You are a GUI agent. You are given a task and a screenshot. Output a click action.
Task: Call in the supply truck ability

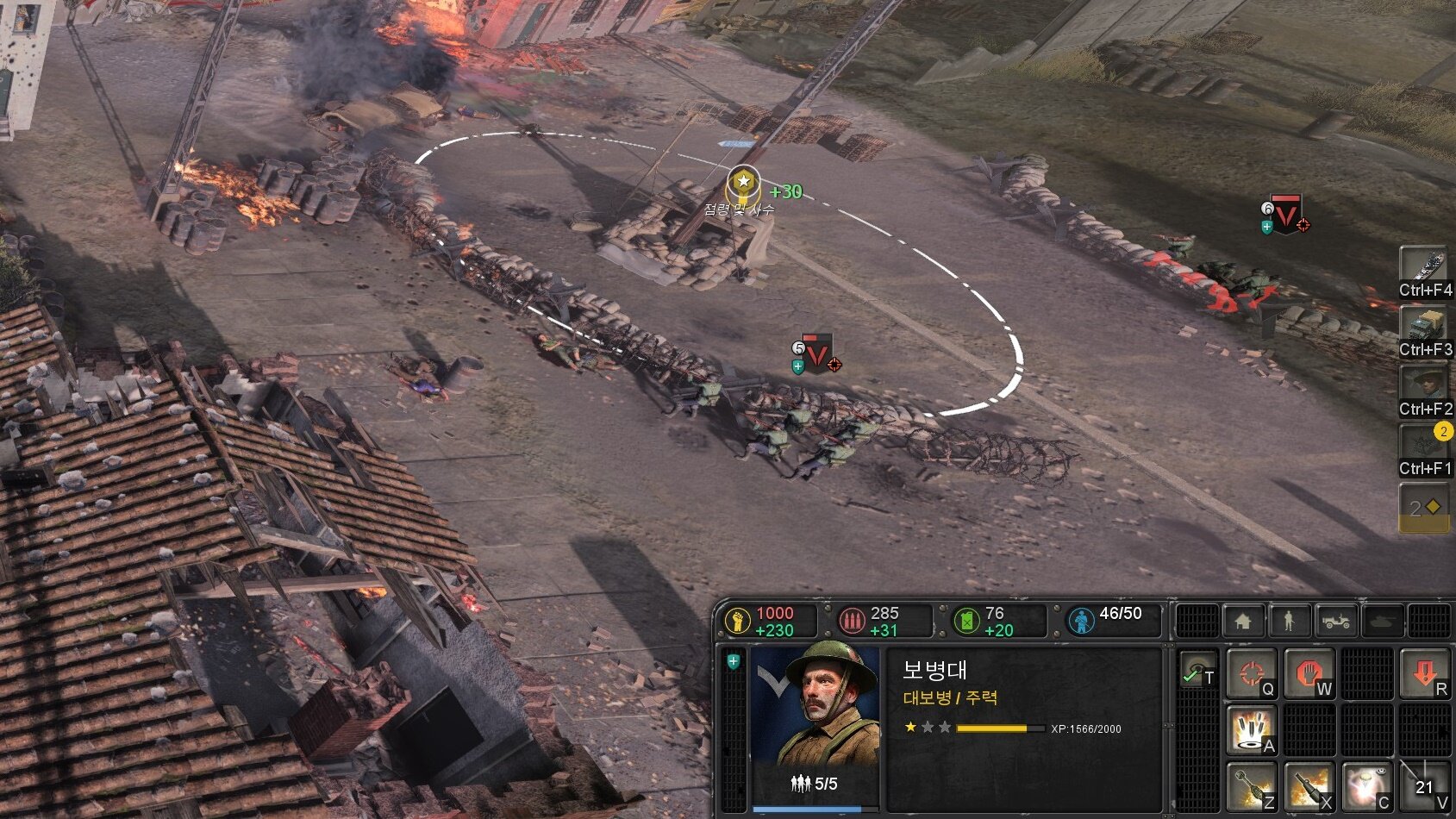click(1424, 329)
